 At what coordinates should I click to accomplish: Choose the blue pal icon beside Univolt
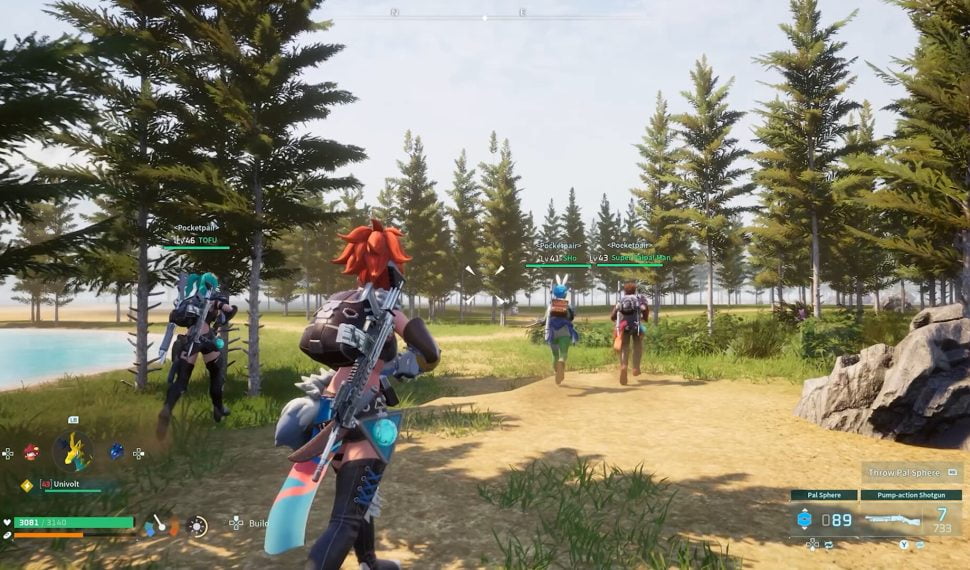116,452
